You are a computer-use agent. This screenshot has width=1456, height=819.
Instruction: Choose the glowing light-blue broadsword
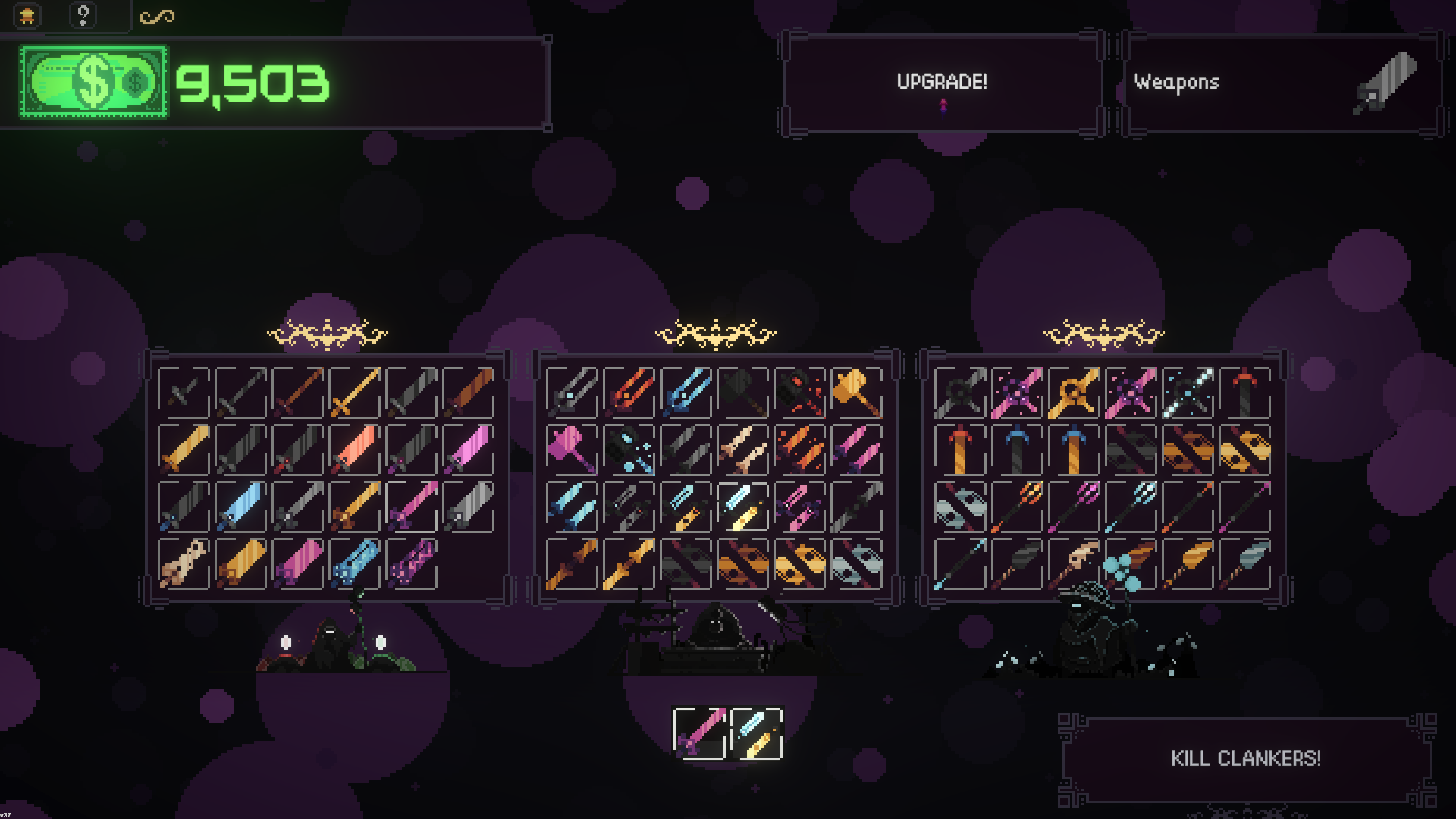pos(240,506)
